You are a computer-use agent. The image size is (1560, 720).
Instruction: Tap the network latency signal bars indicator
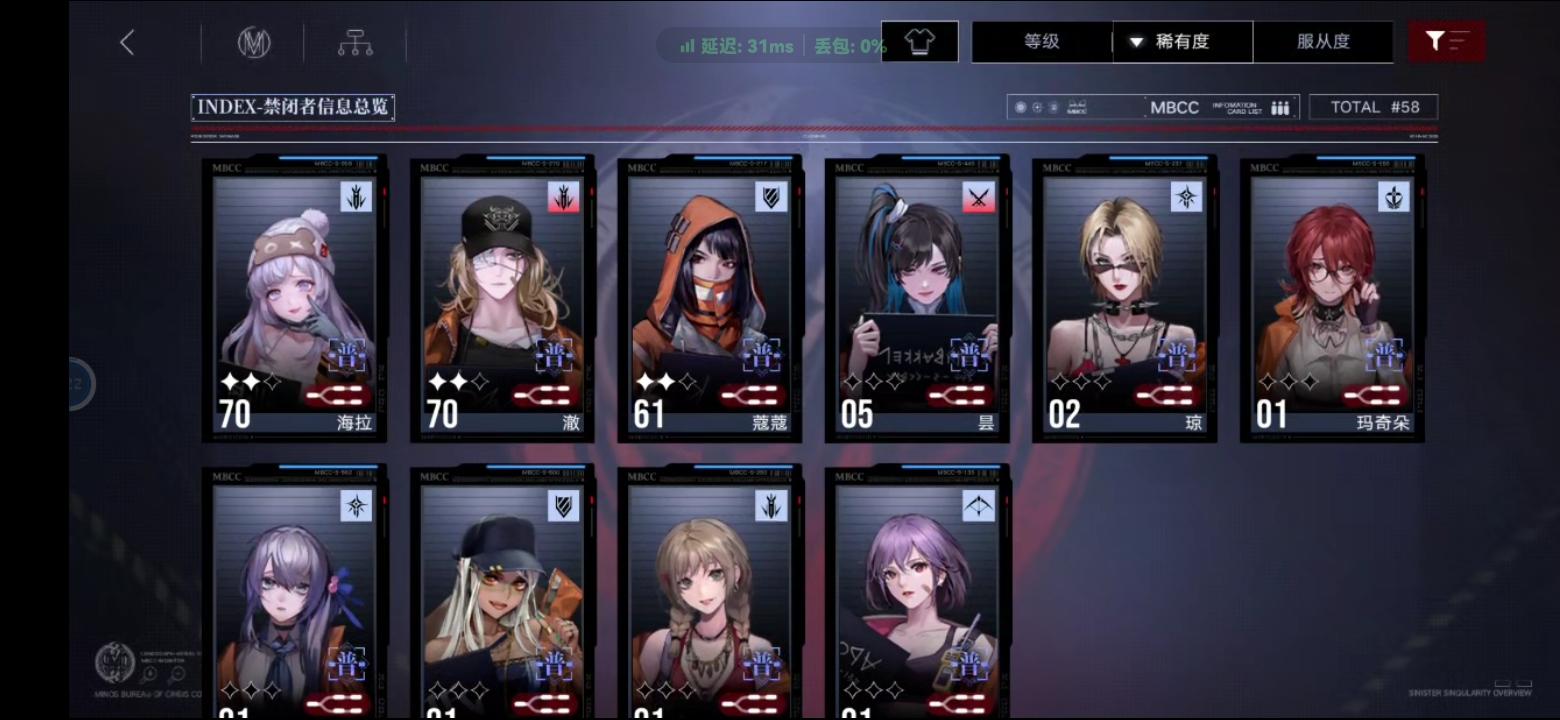click(x=686, y=45)
